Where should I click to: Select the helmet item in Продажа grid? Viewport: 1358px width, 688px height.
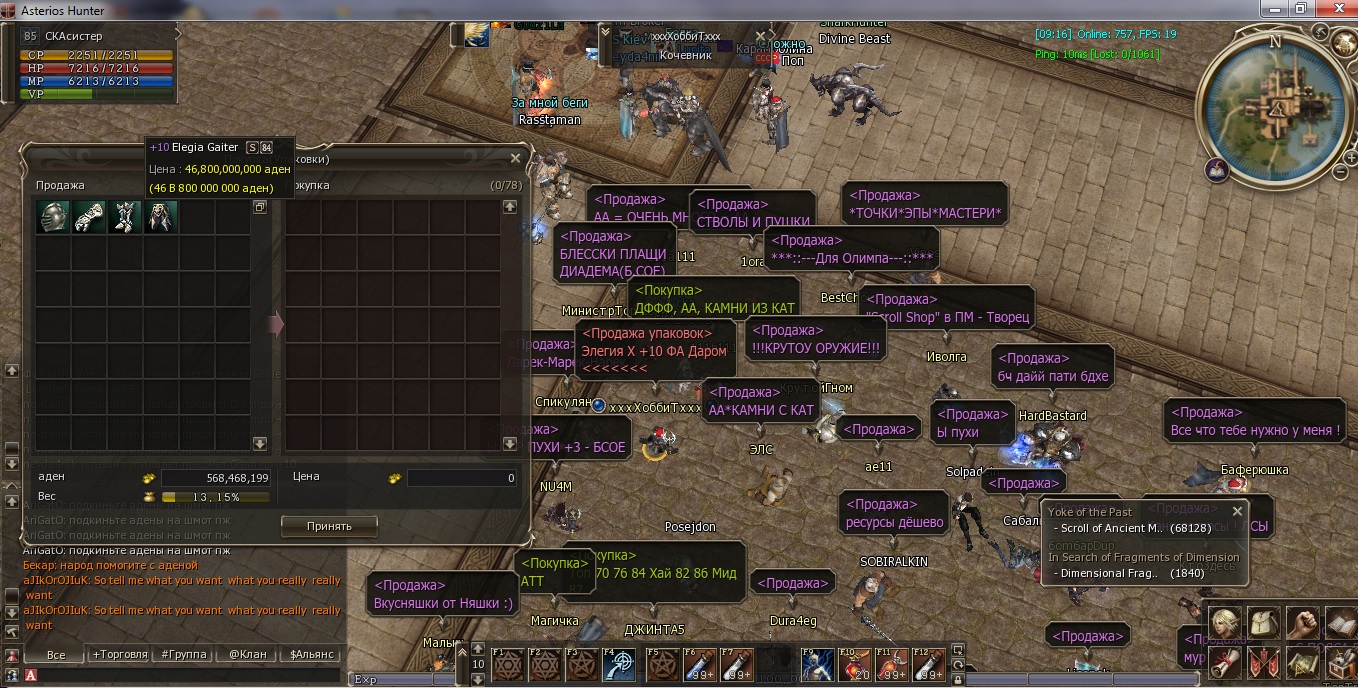[53, 217]
